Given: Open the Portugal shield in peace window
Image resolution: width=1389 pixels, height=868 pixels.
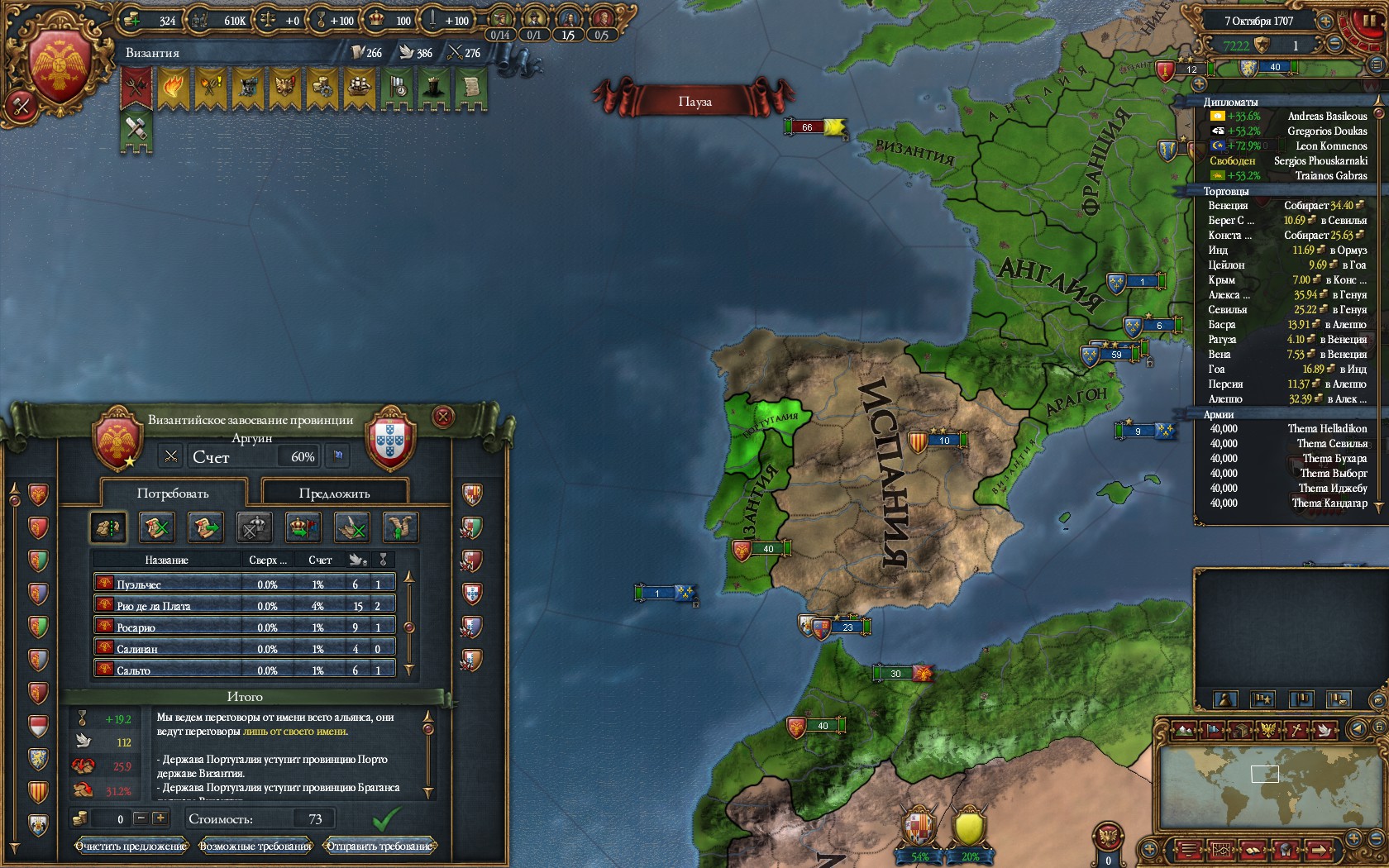Looking at the screenshot, I should [389, 438].
